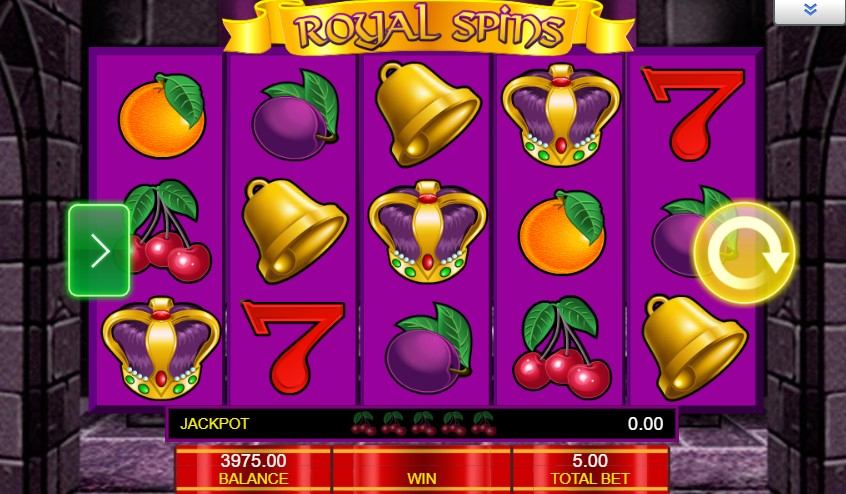The height and width of the screenshot is (494, 846).
Task: Spin the reels with the yellow circular arrow
Action: (743, 253)
